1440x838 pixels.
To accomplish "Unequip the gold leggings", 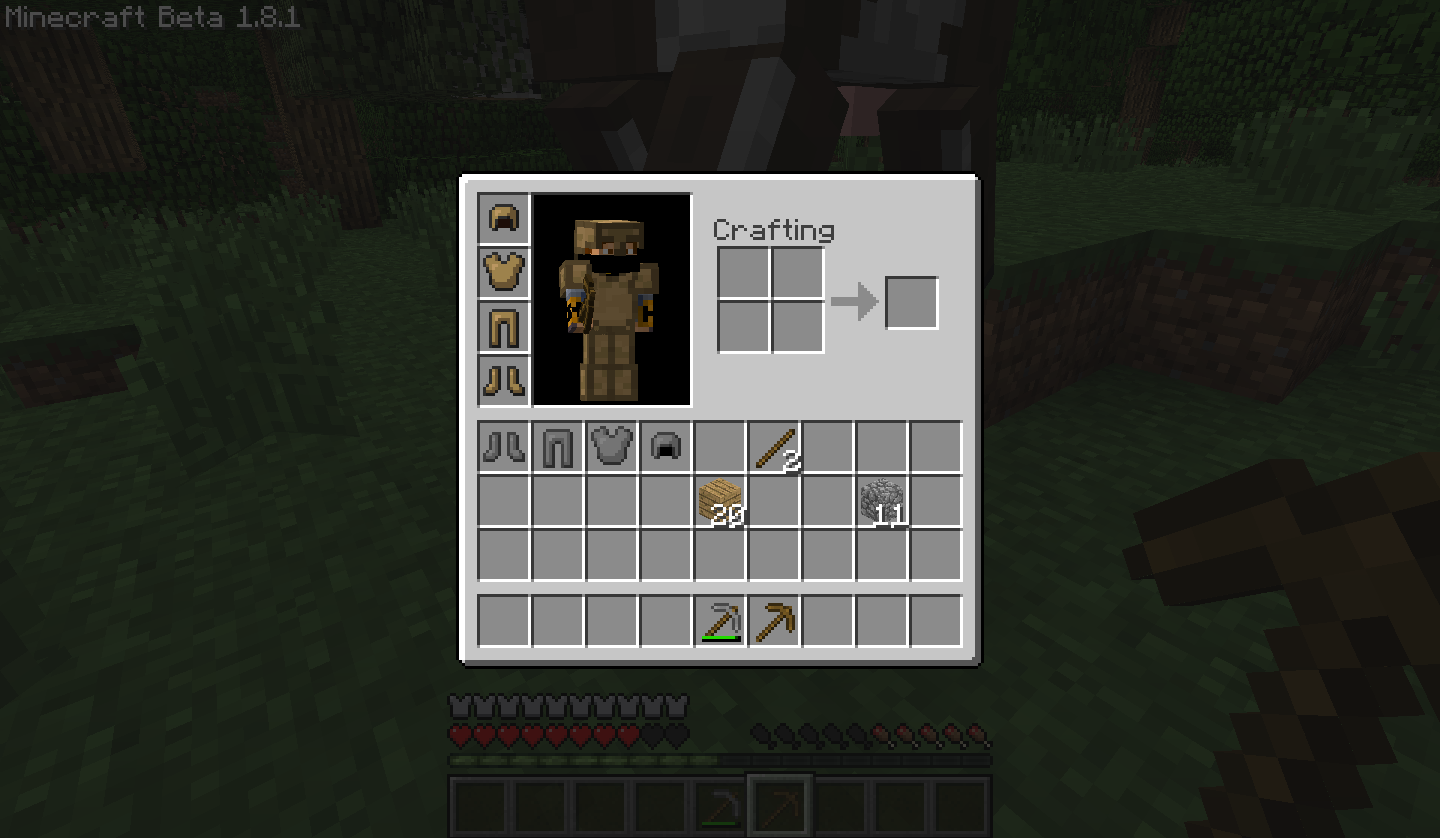I will [504, 327].
